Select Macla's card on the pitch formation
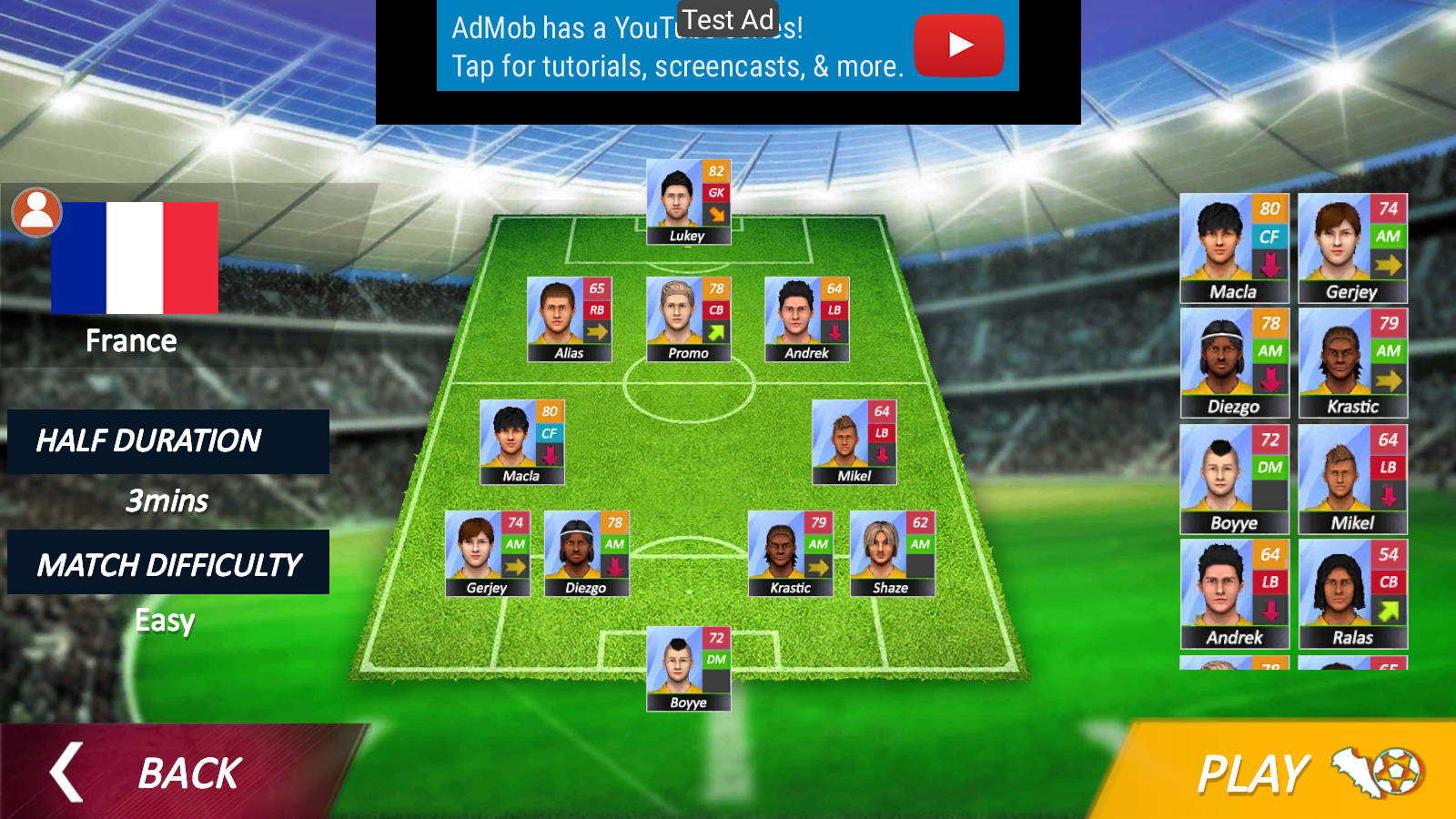Screen dimensions: 1456x819 point(521,442)
